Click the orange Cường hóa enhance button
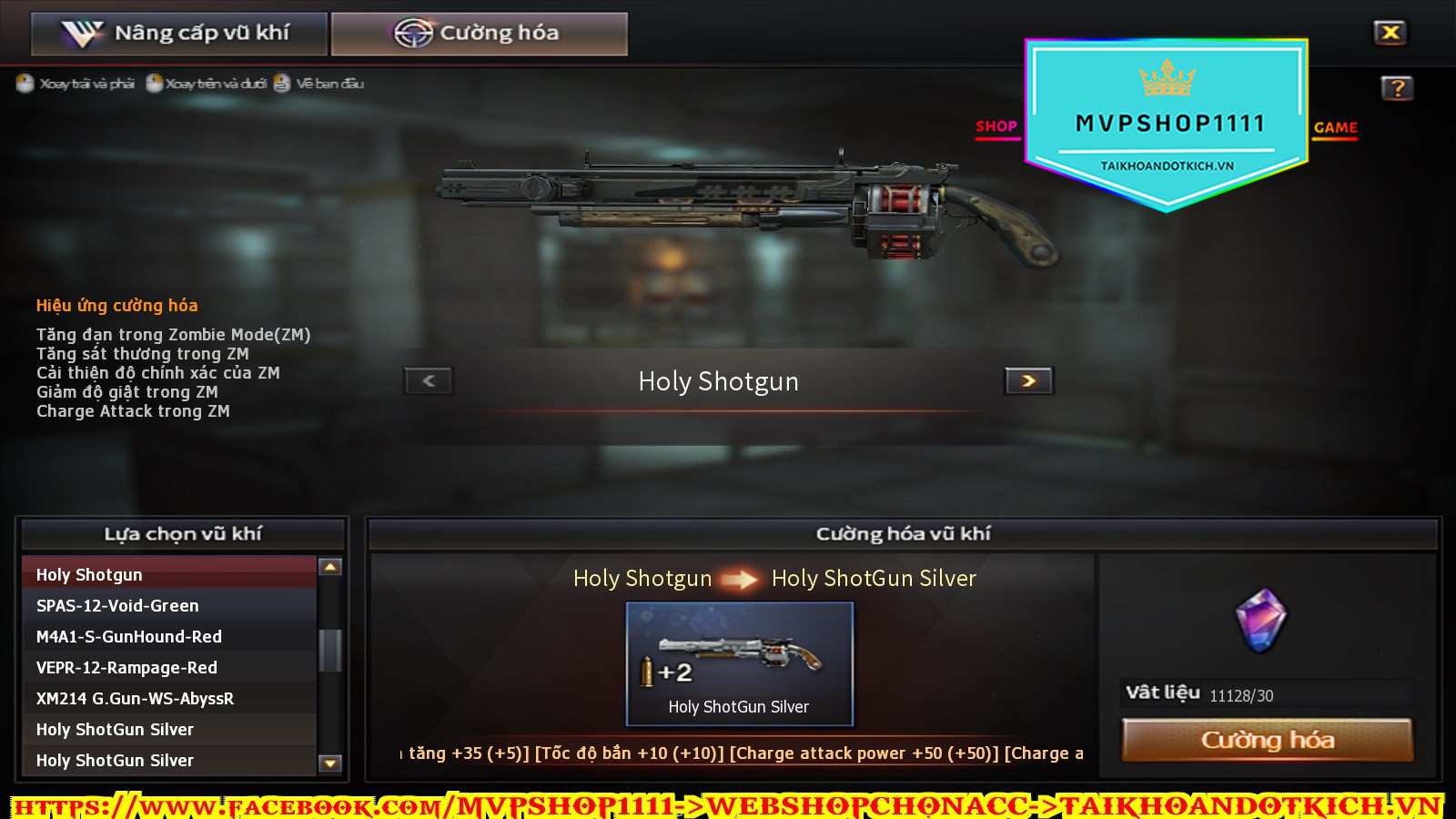 (1267, 740)
